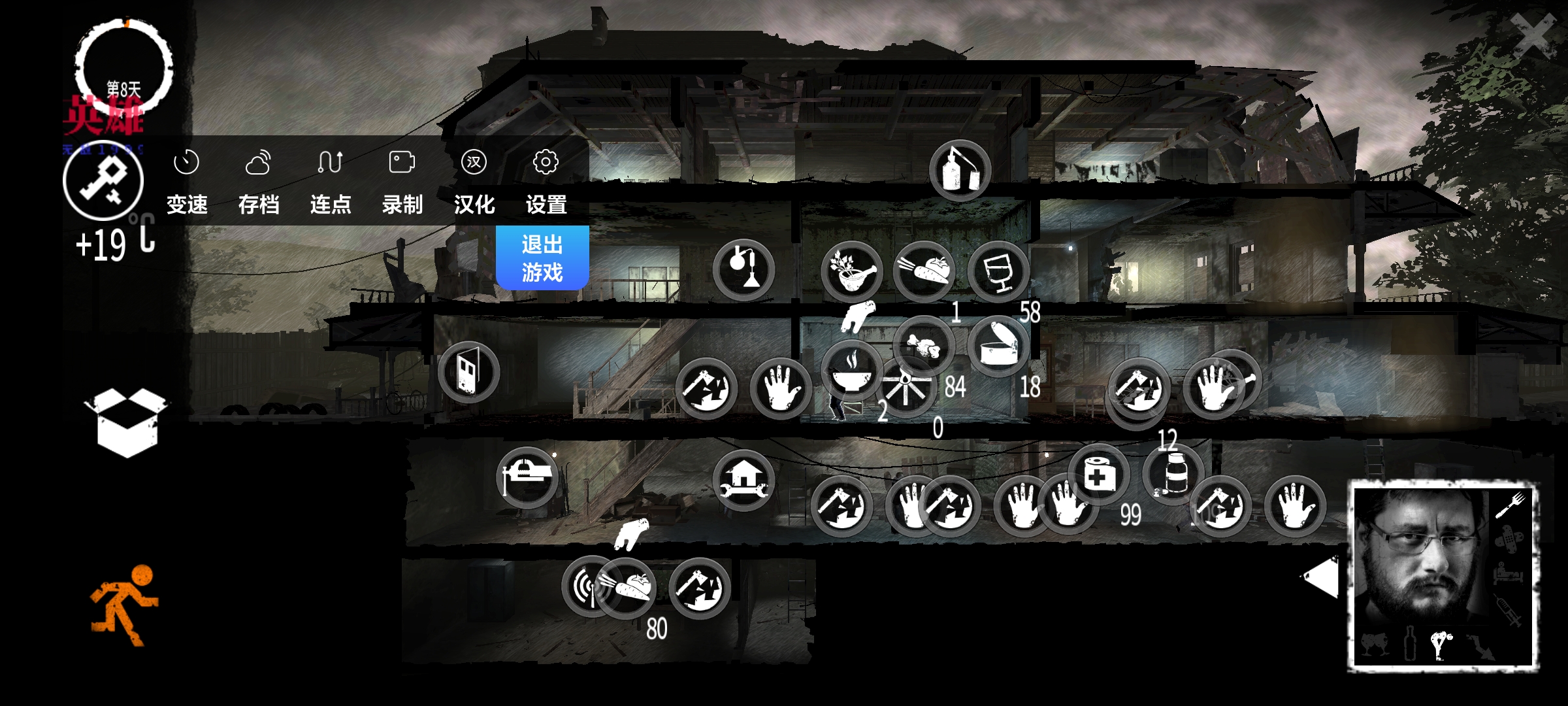The height and width of the screenshot is (706, 1568).
Task: Cook a hot meal bowl icon
Action: tap(852, 371)
